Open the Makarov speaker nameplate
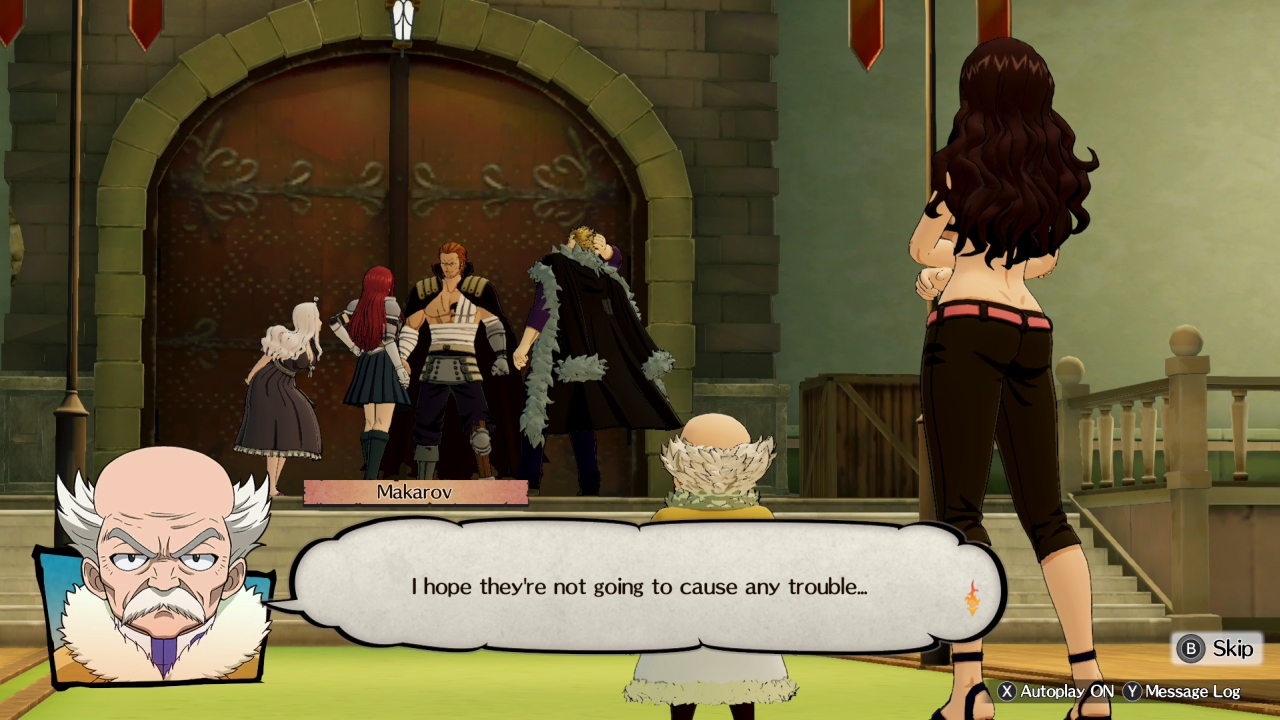The image size is (1280, 720). point(414,491)
